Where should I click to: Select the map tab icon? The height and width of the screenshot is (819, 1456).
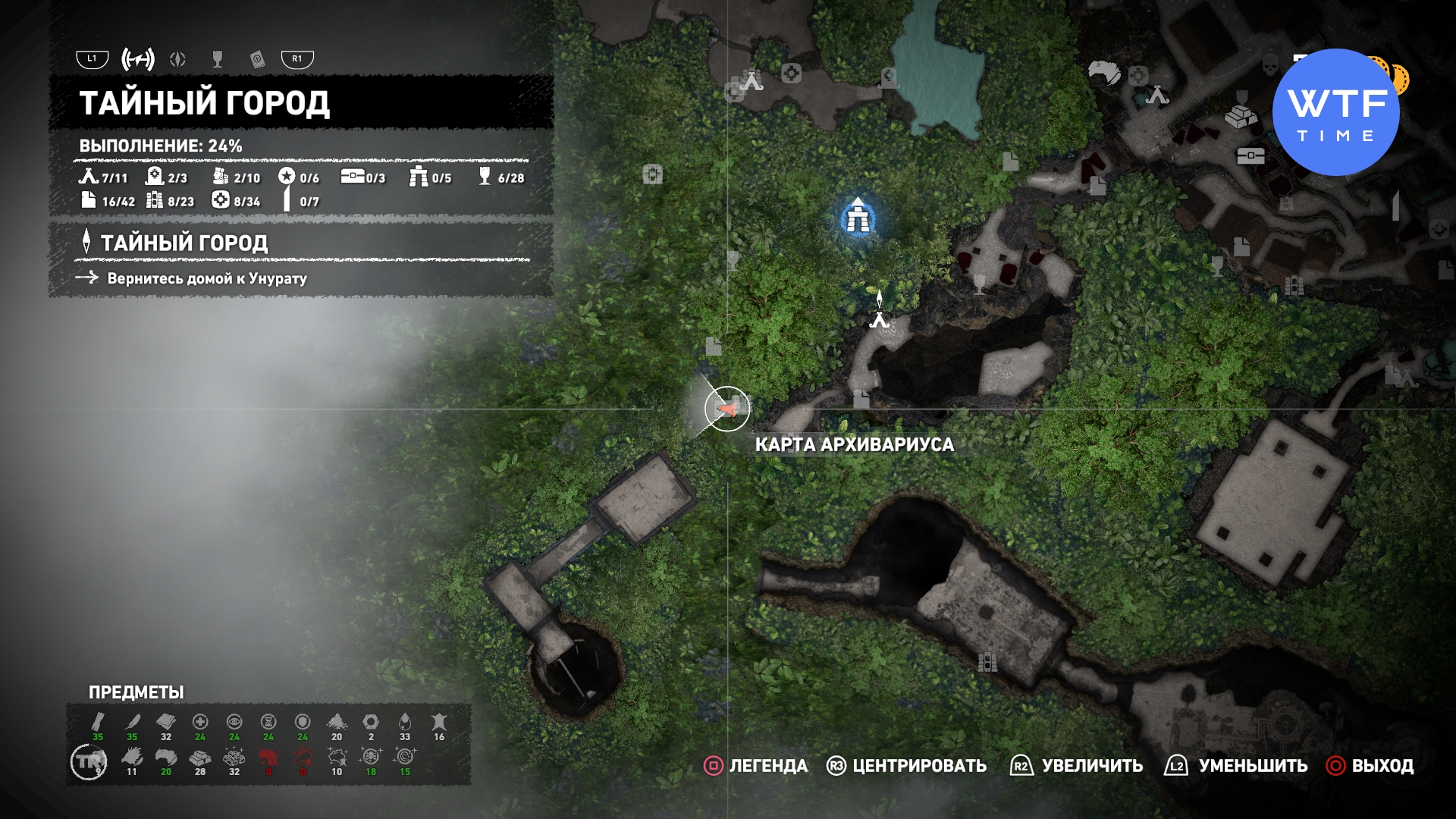[138, 59]
